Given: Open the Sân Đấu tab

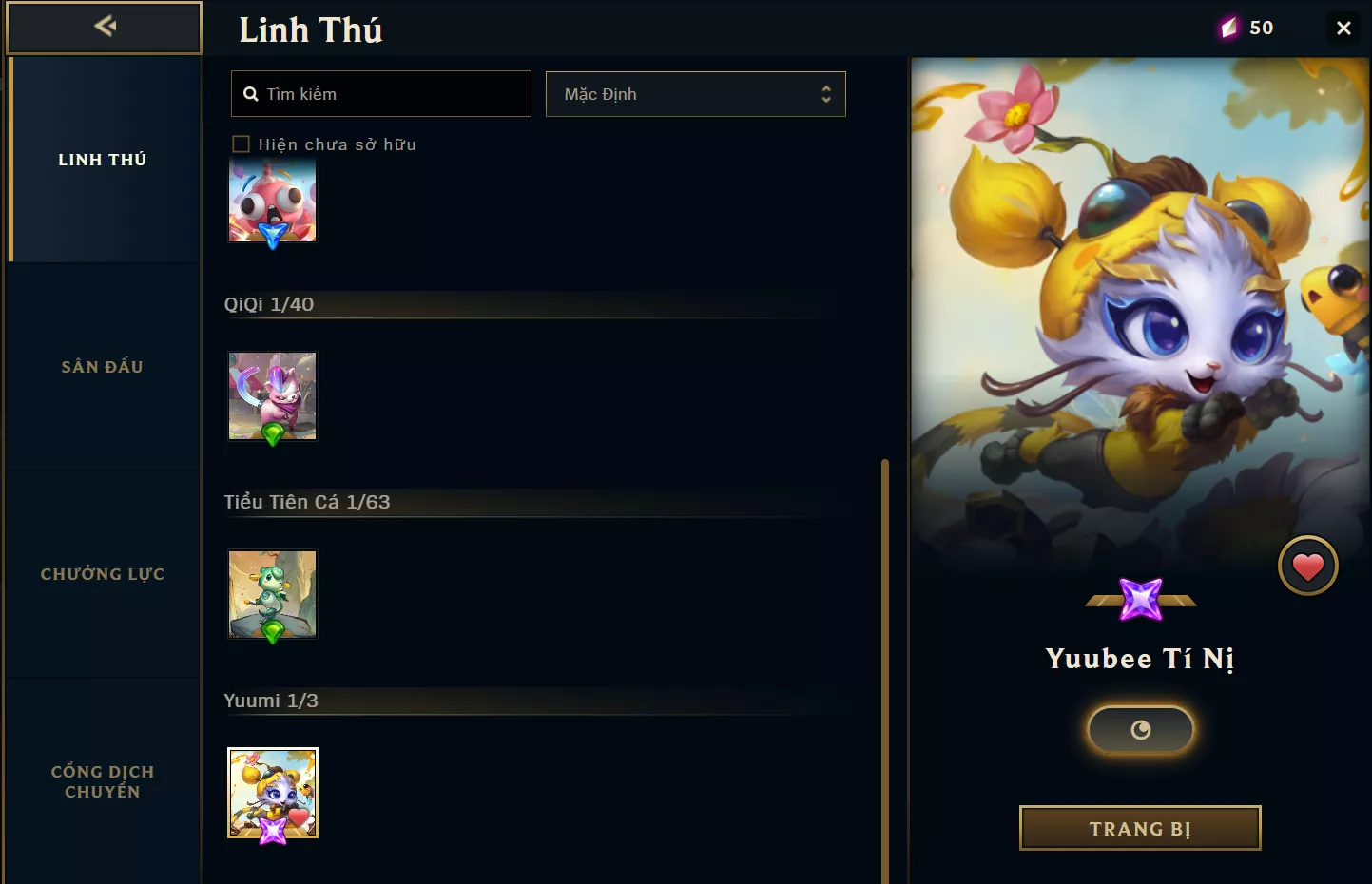Looking at the screenshot, I should tap(103, 367).
